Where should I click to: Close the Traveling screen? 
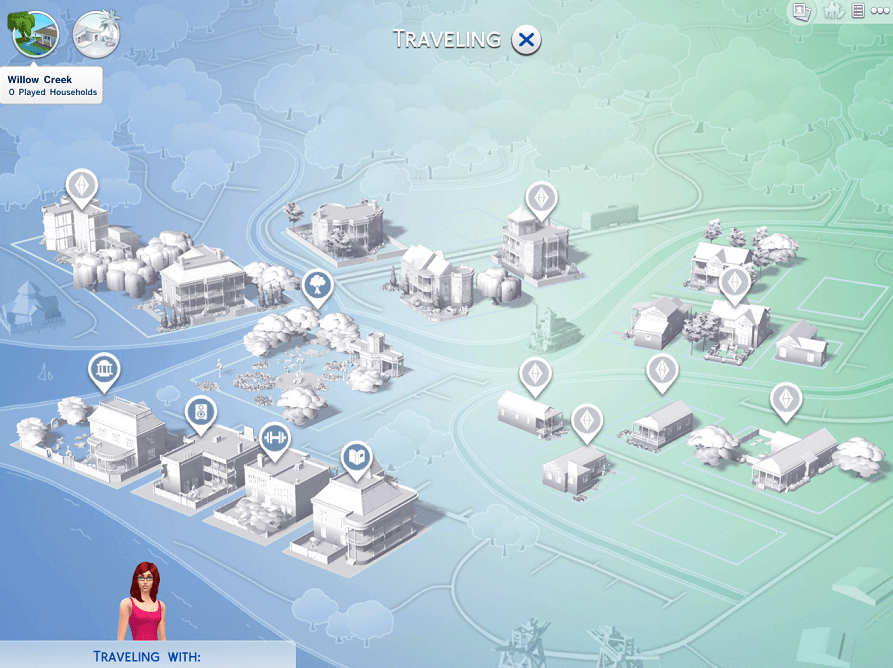526,40
